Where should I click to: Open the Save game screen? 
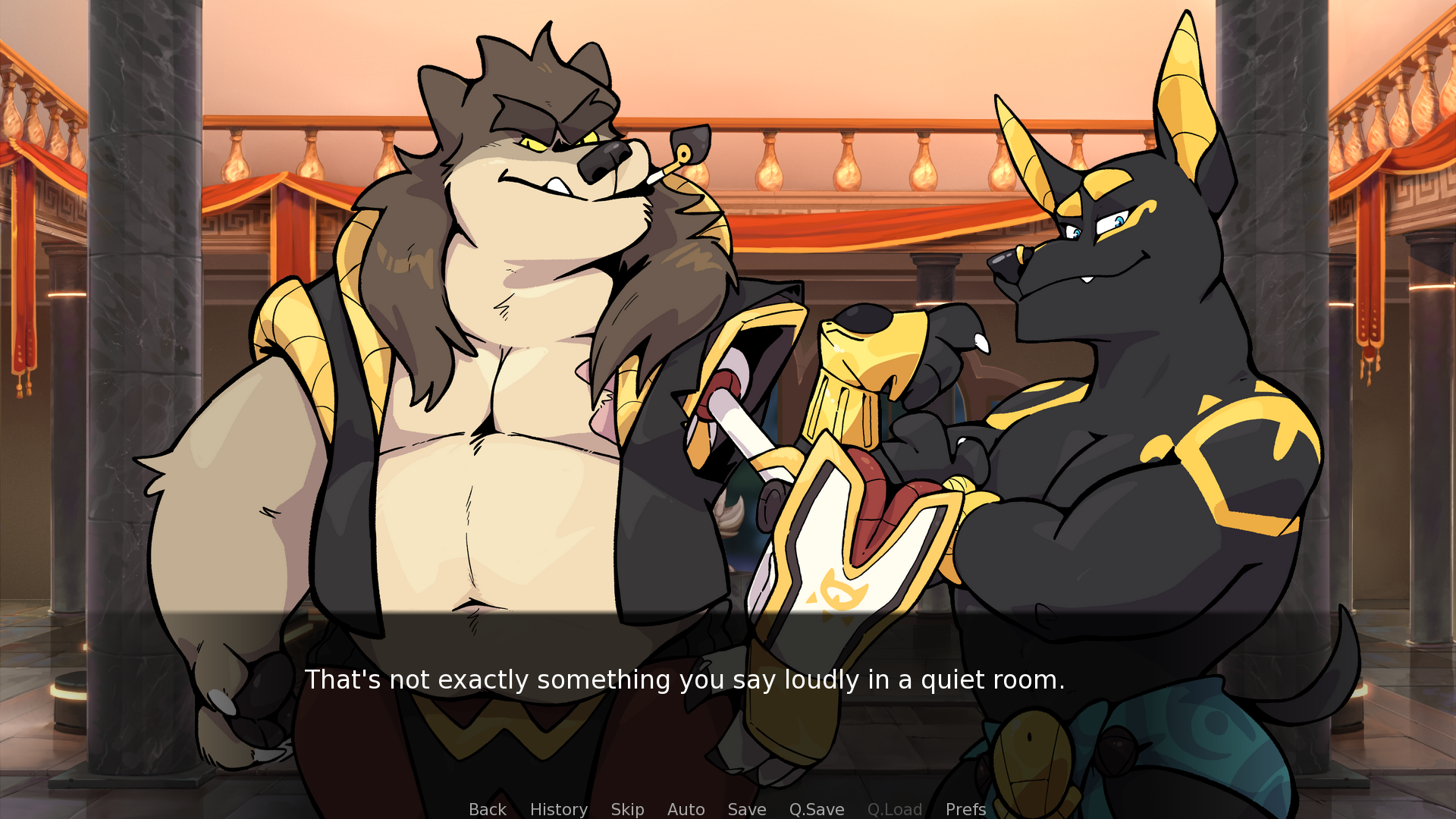pyautogui.click(x=746, y=809)
